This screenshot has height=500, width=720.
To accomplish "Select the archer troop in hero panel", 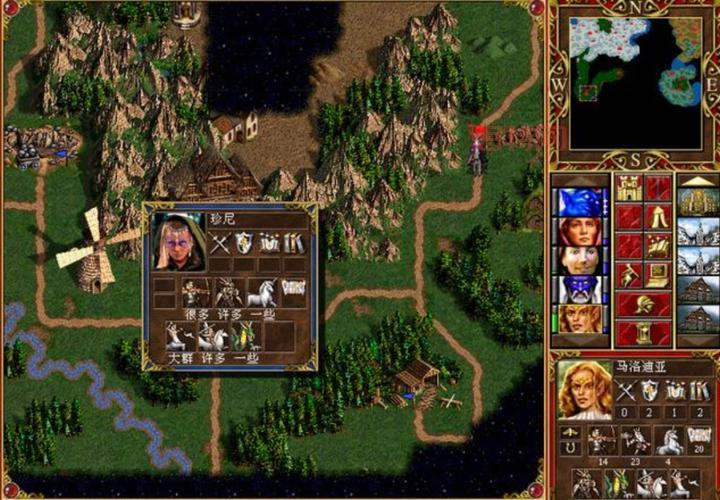I will [x=599, y=440].
